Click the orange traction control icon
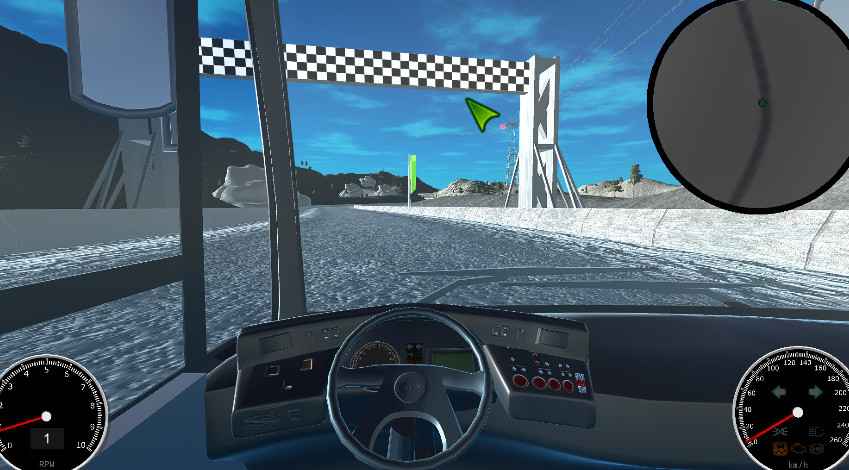 coord(780,449)
